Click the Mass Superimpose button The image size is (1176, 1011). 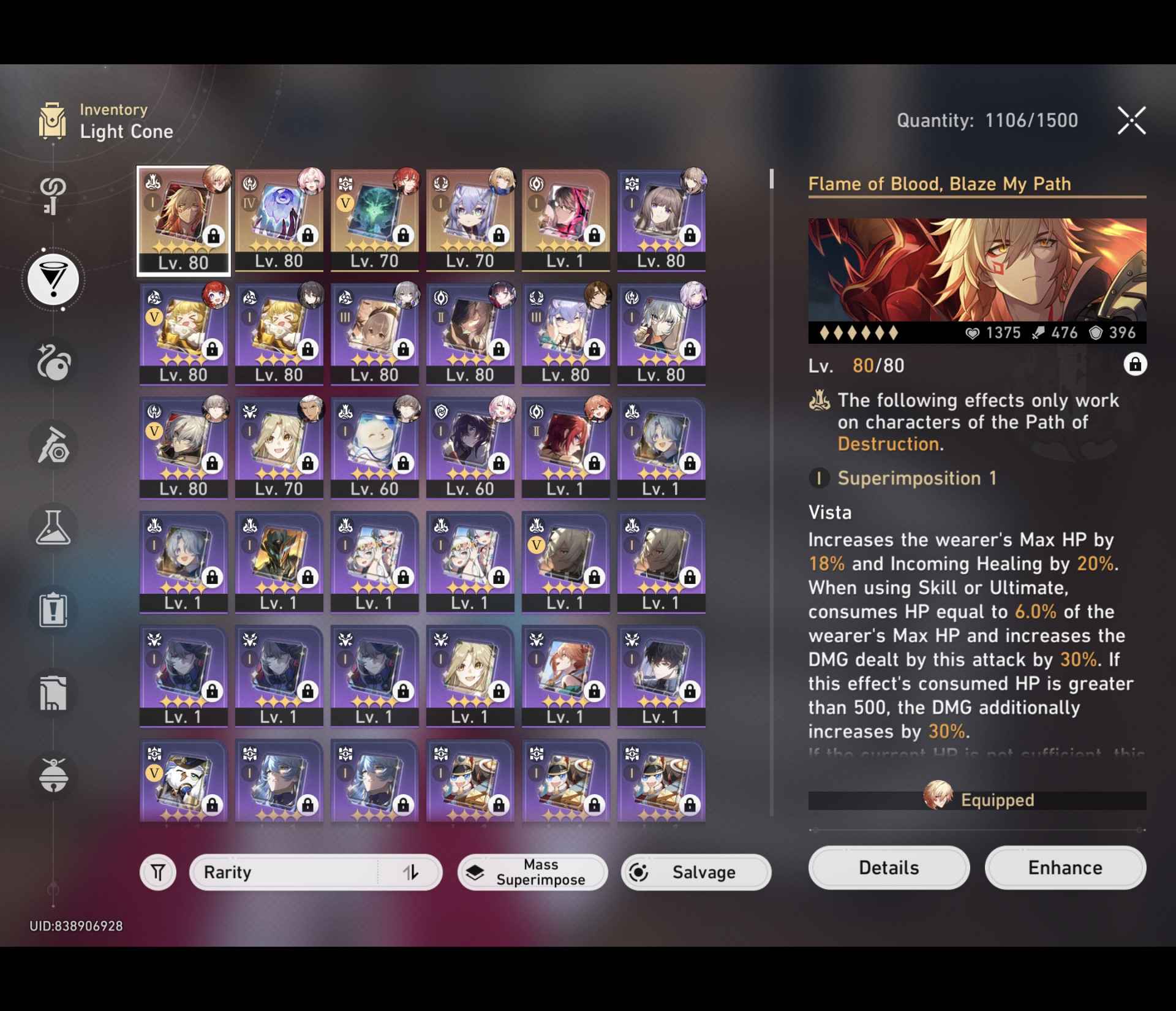(532, 872)
